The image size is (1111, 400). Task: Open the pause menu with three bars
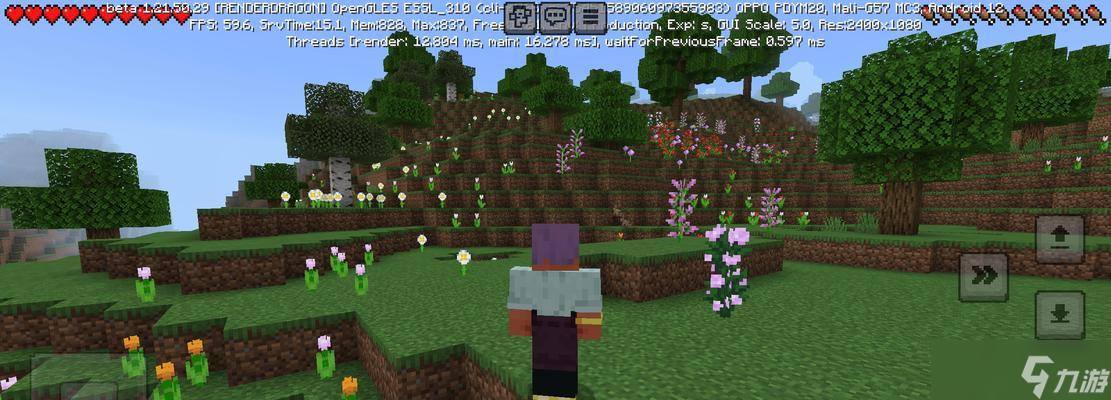click(x=591, y=17)
